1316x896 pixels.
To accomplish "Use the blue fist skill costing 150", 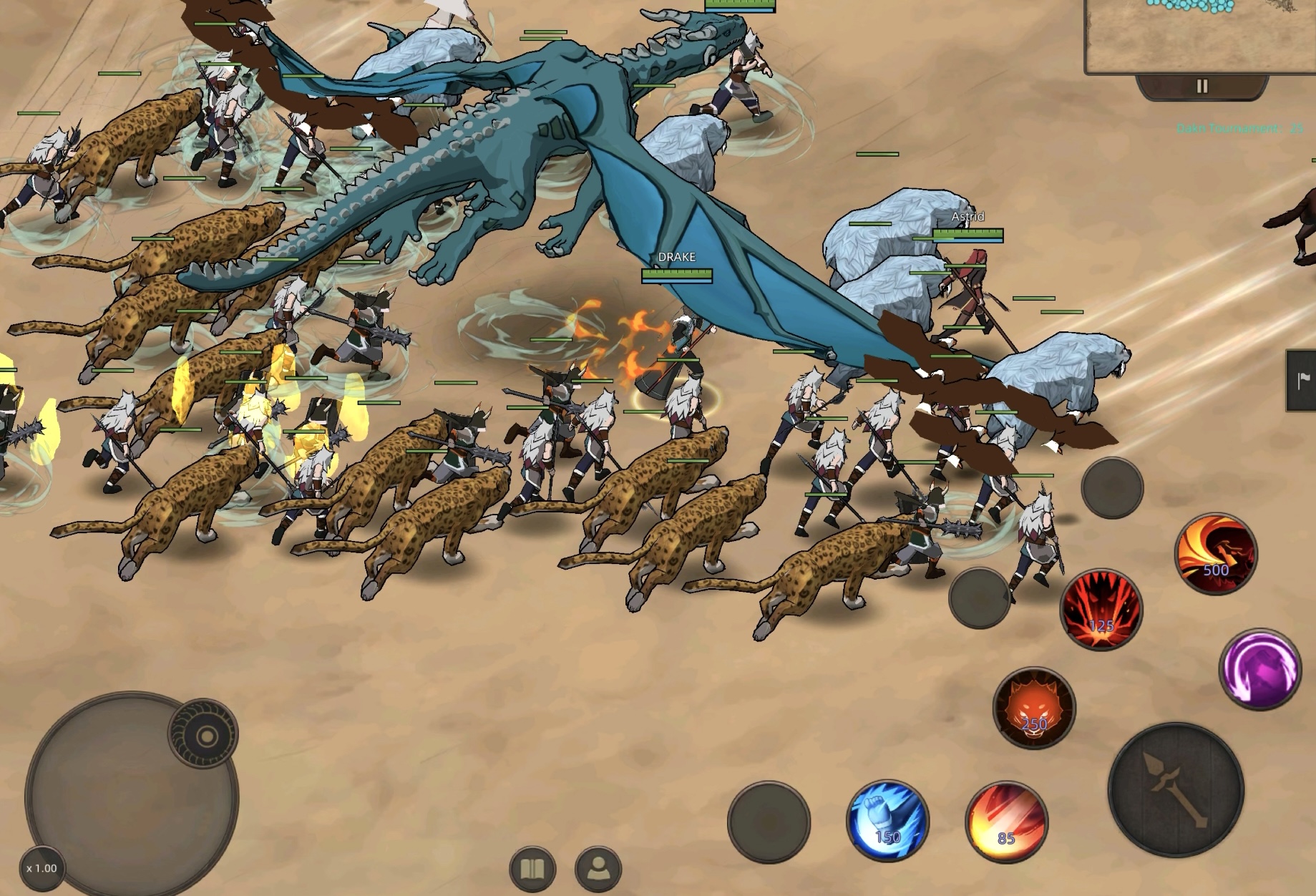I will (x=887, y=820).
